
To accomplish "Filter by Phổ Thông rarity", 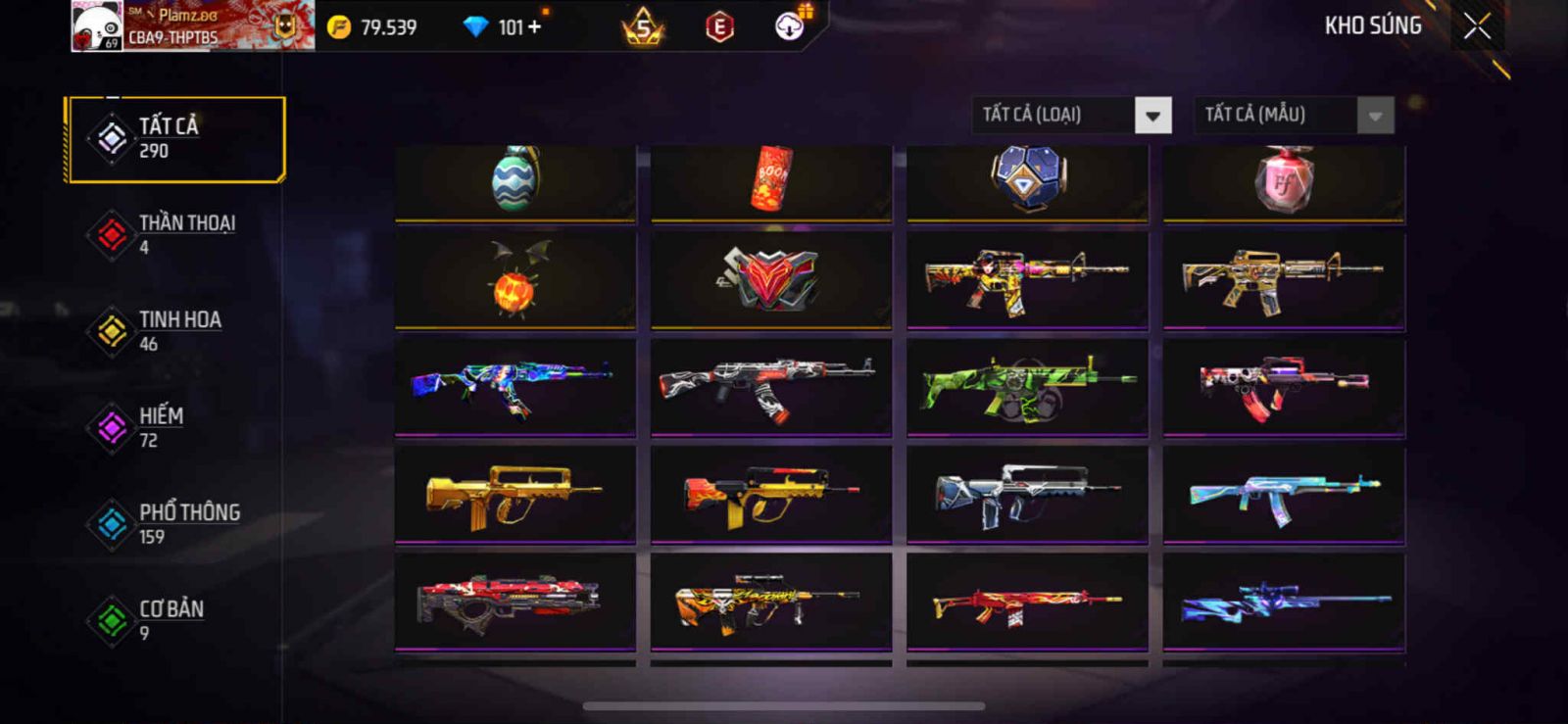I will [175, 524].
